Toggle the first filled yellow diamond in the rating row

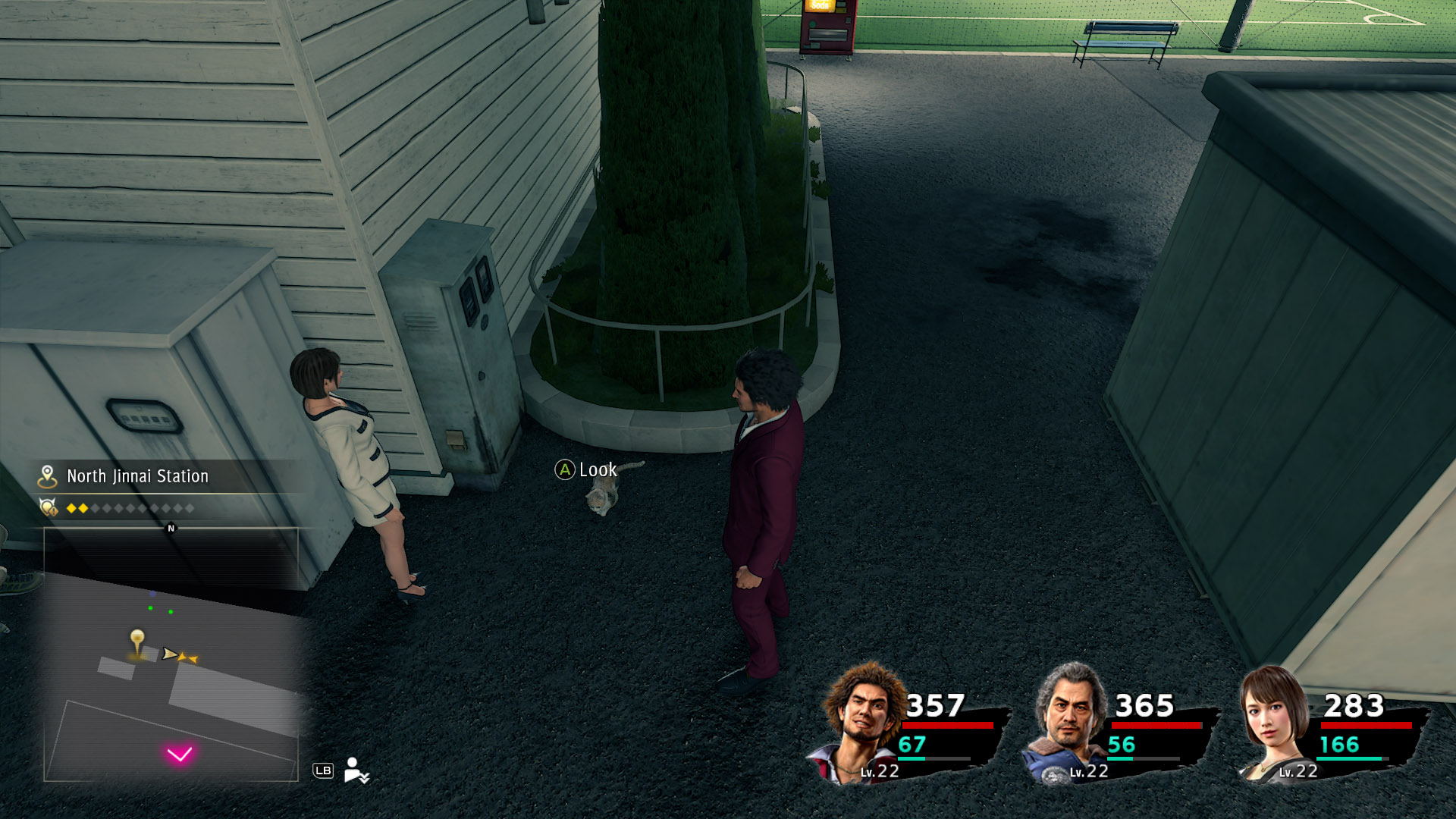(72, 508)
